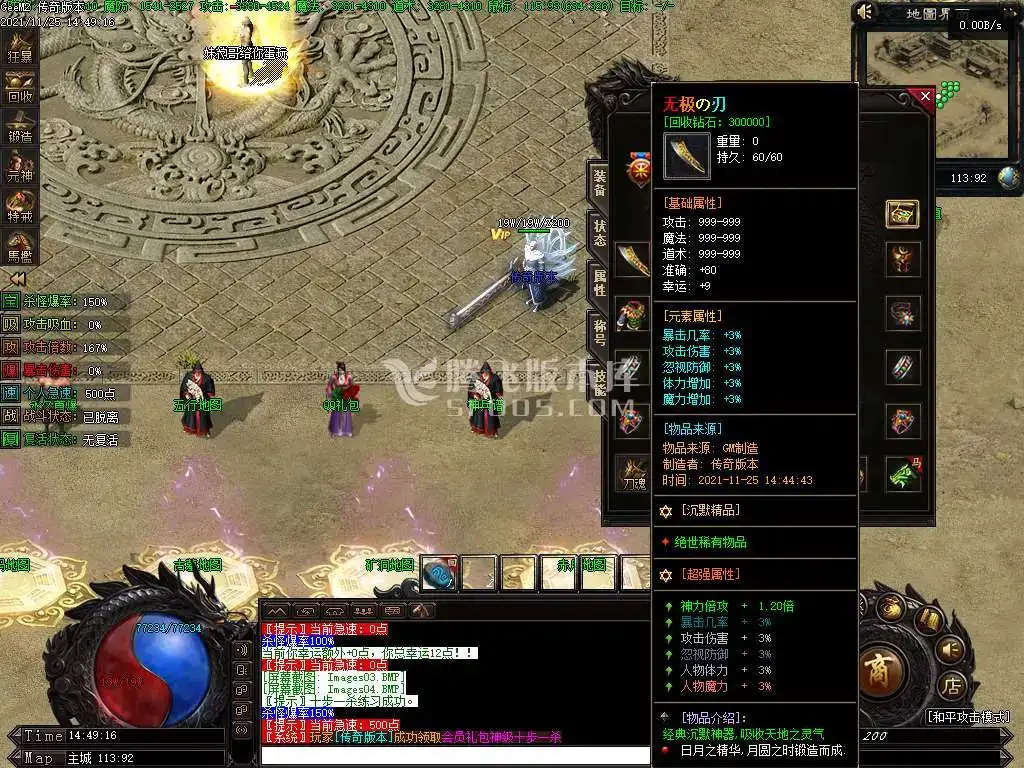Select the green dragon mount slot
The width and height of the screenshot is (1024, 768).
coord(904,472)
